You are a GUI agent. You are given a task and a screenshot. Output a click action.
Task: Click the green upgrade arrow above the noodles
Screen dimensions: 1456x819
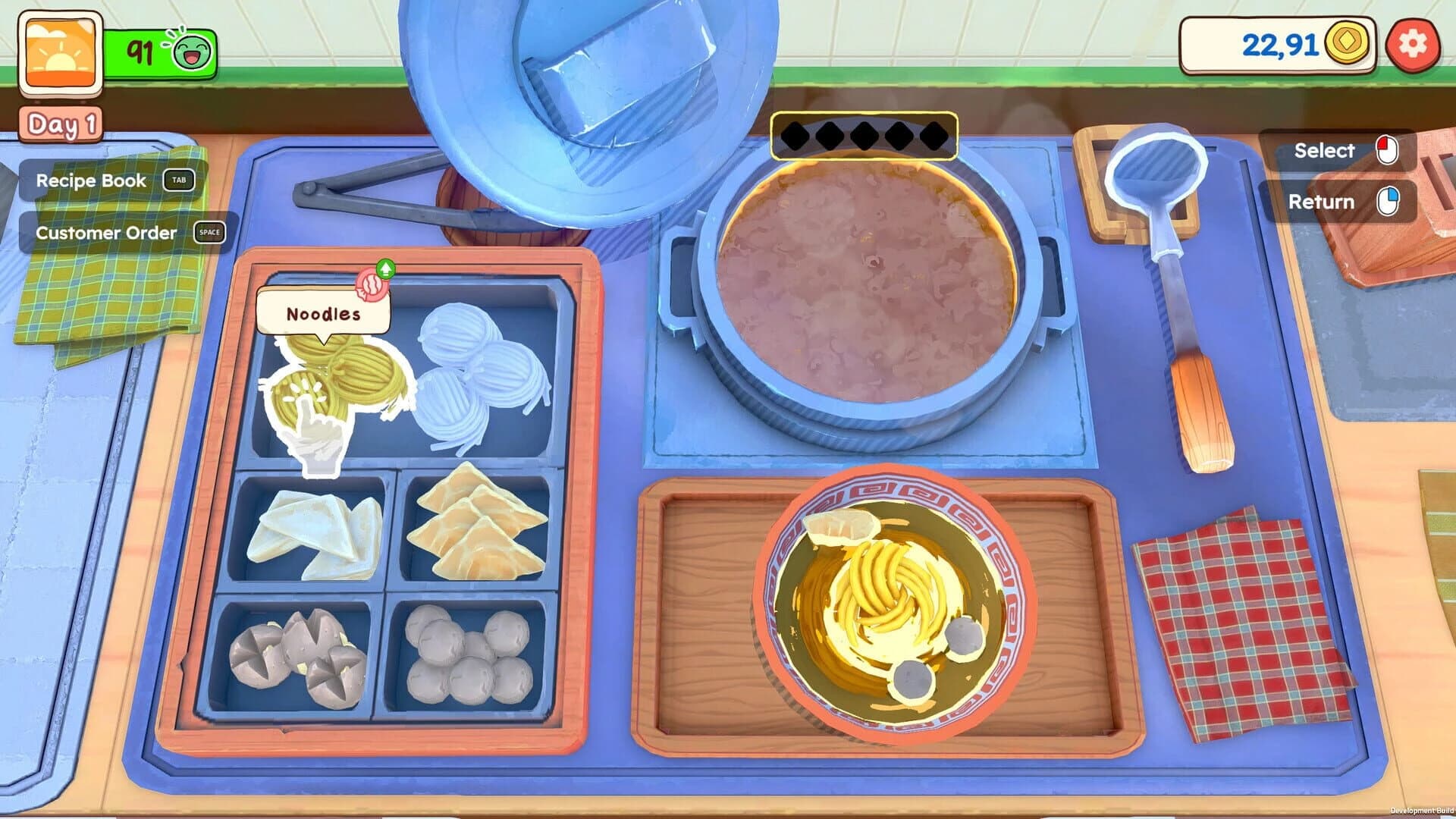(x=386, y=271)
